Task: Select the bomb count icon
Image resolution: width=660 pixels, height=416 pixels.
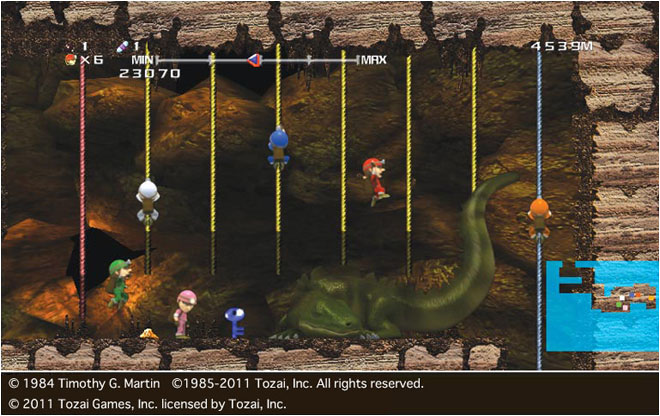Action: pyautogui.click(x=69, y=46)
